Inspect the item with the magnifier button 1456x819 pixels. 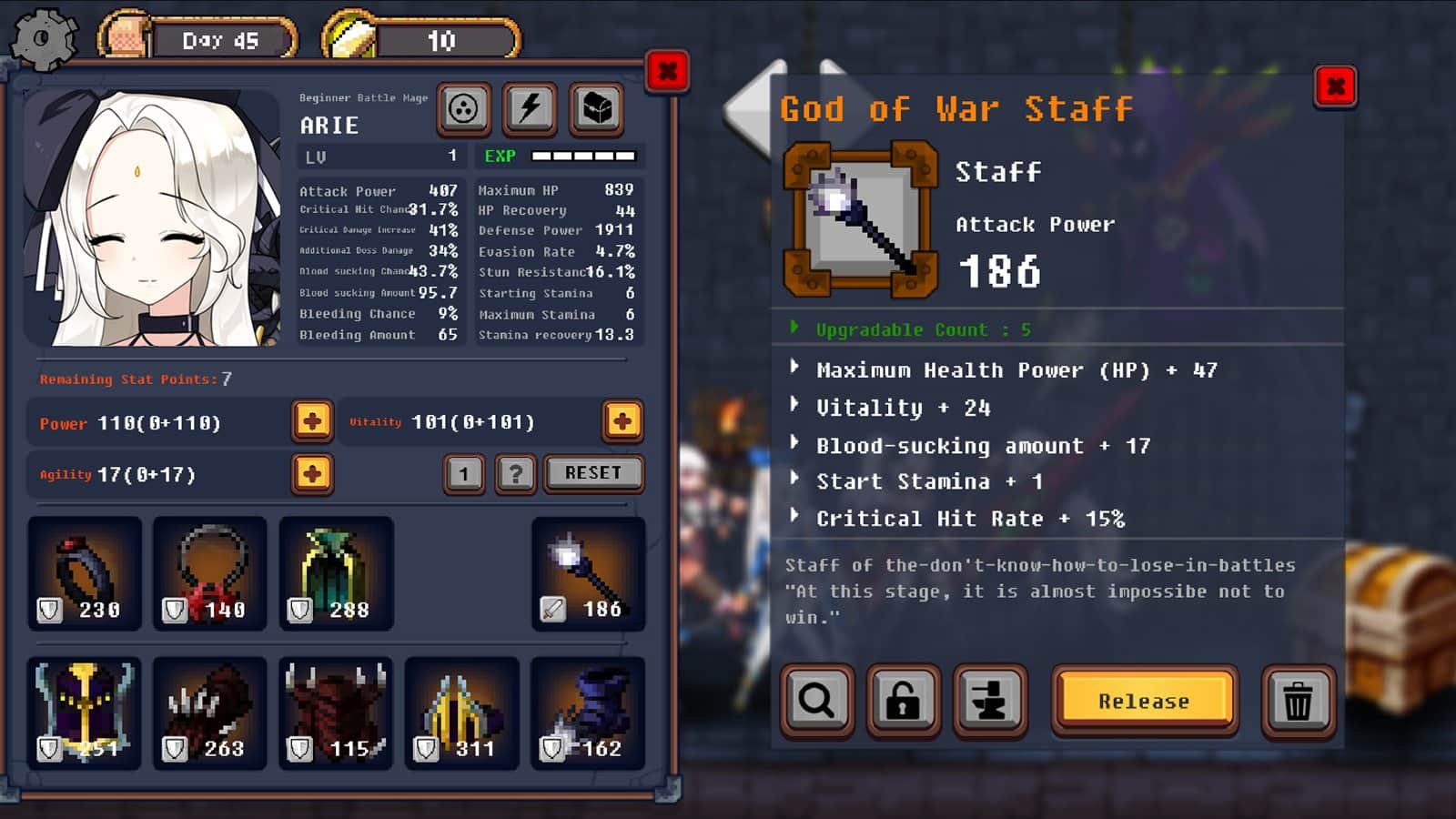tap(816, 701)
